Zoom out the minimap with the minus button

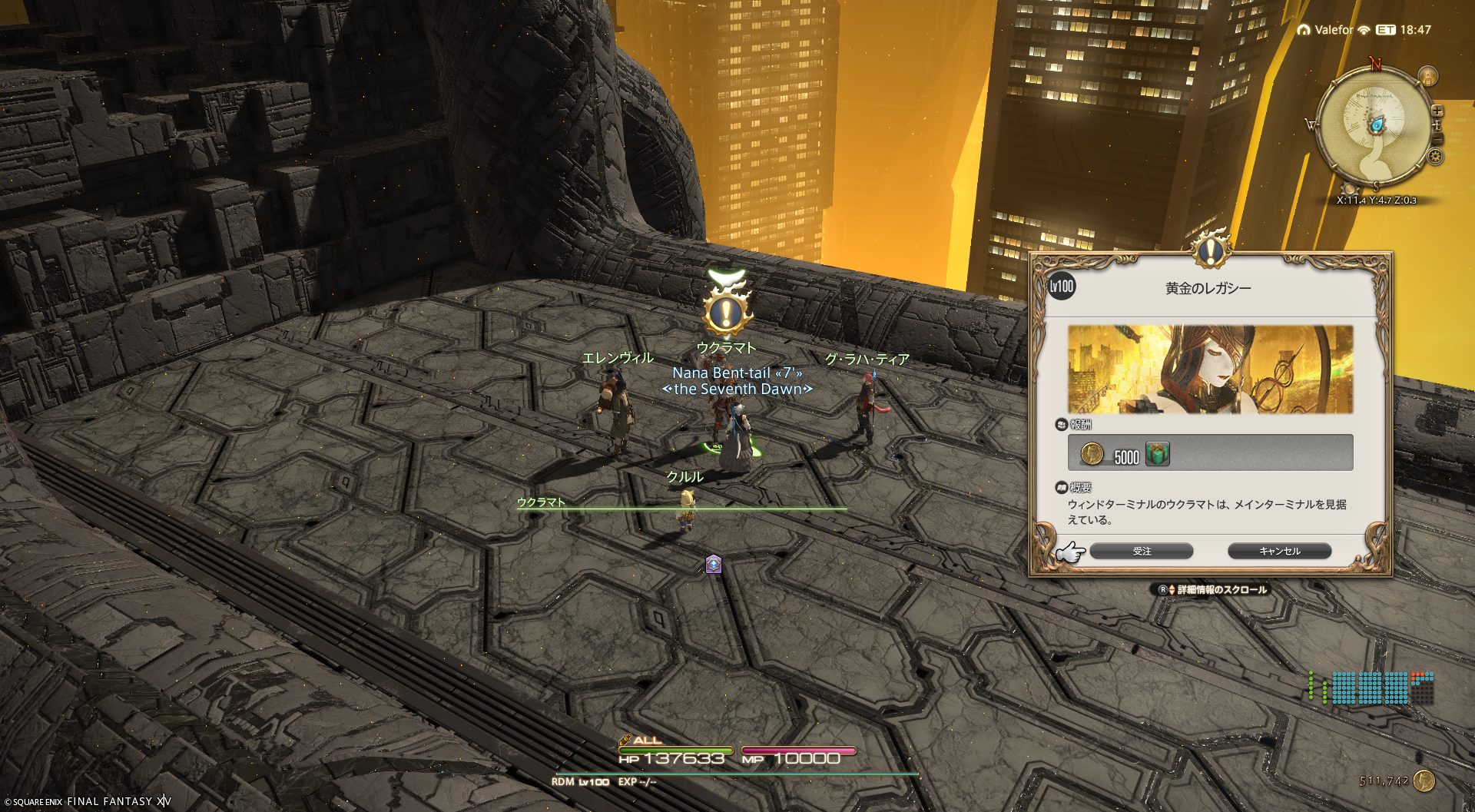click(x=1438, y=138)
